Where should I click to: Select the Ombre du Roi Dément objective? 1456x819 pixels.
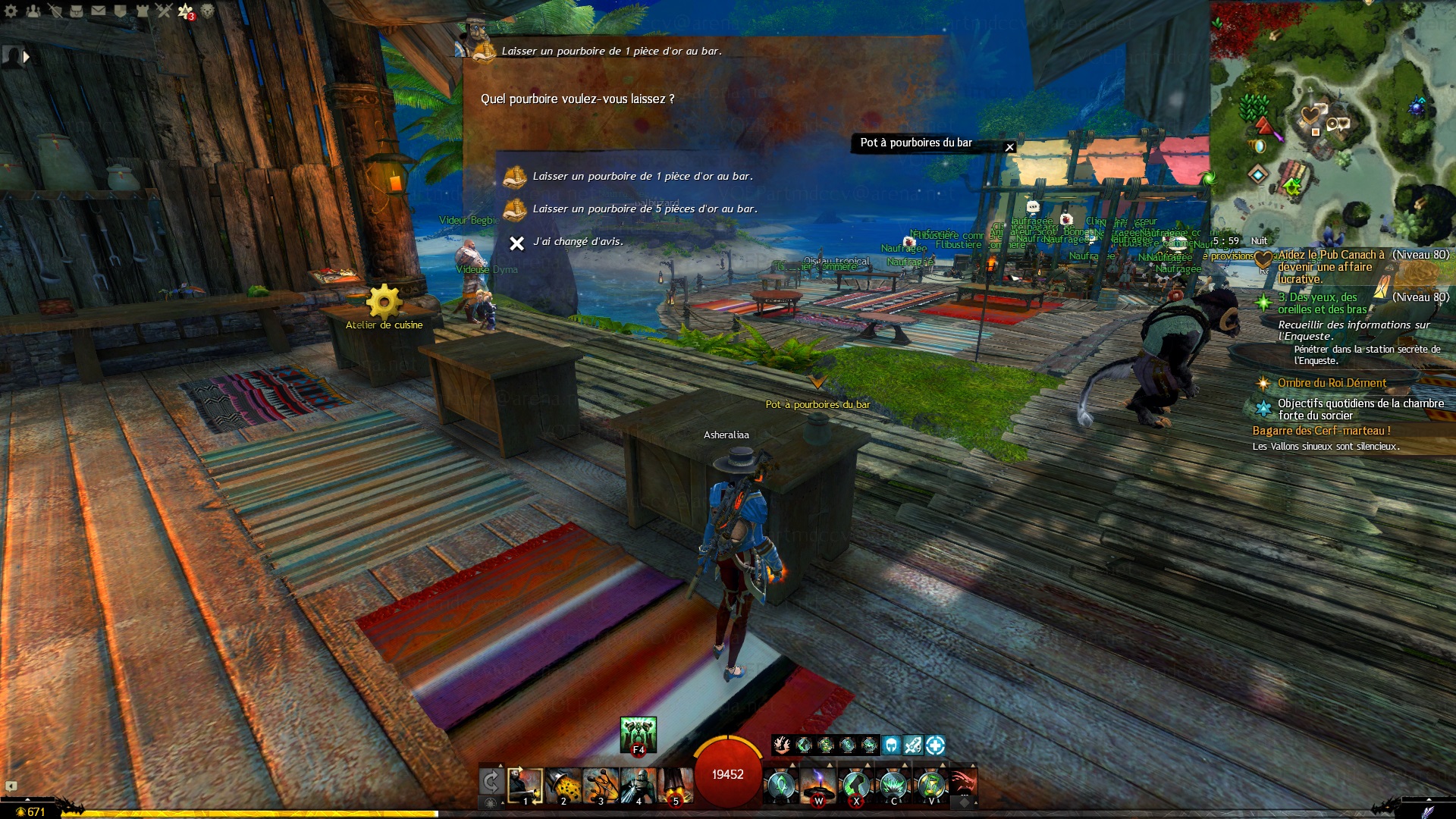[1332, 383]
